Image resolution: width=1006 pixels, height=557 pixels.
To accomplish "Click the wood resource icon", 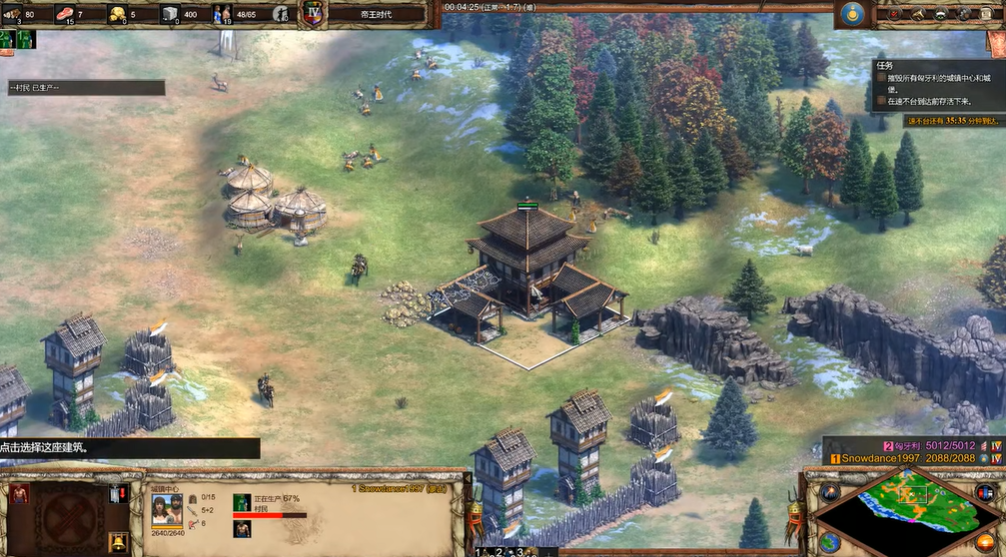I will (13, 13).
